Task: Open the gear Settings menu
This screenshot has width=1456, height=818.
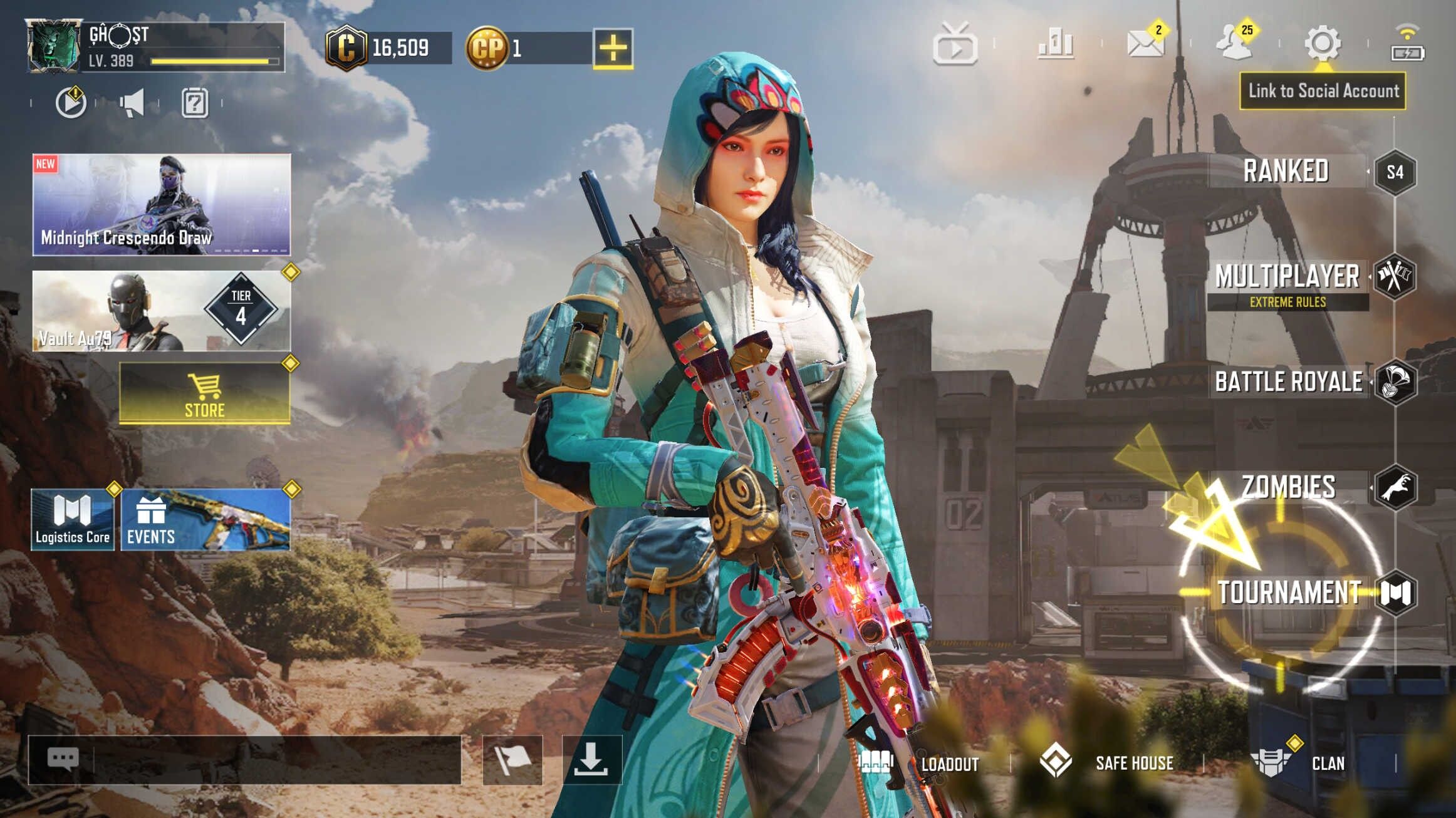Action: 1323,44
